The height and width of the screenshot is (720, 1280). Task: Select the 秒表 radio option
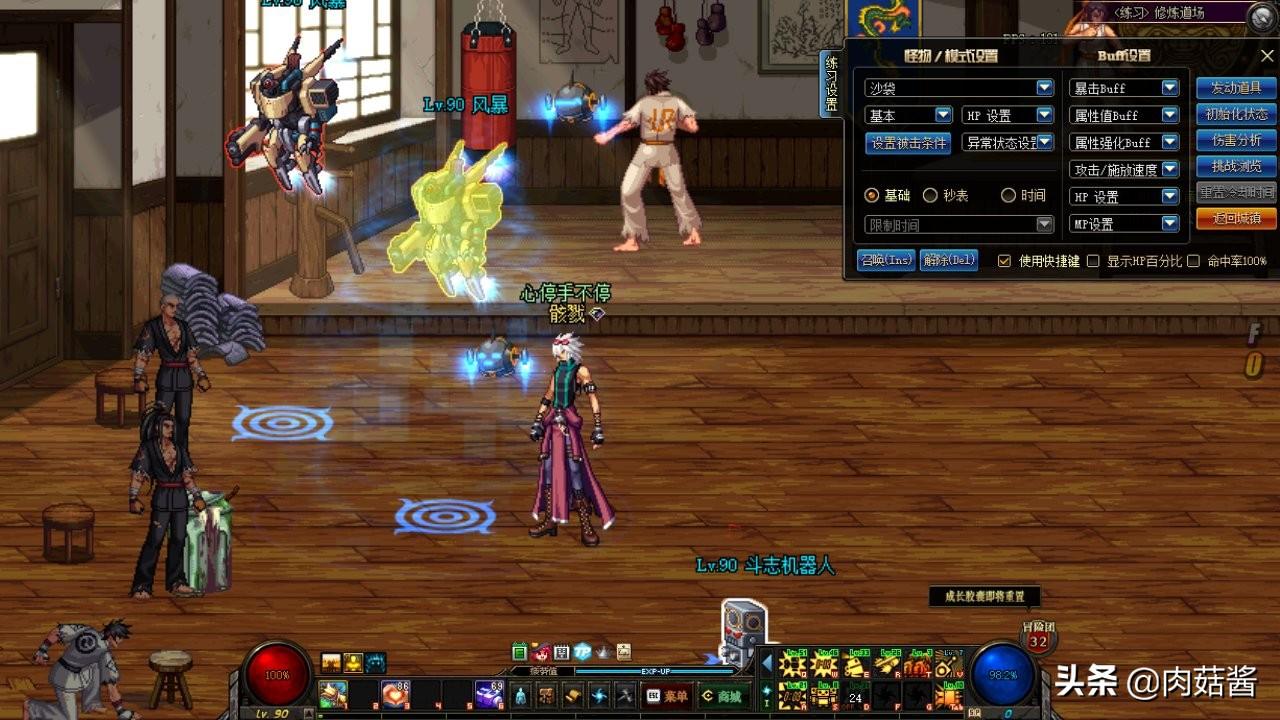point(930,196)
